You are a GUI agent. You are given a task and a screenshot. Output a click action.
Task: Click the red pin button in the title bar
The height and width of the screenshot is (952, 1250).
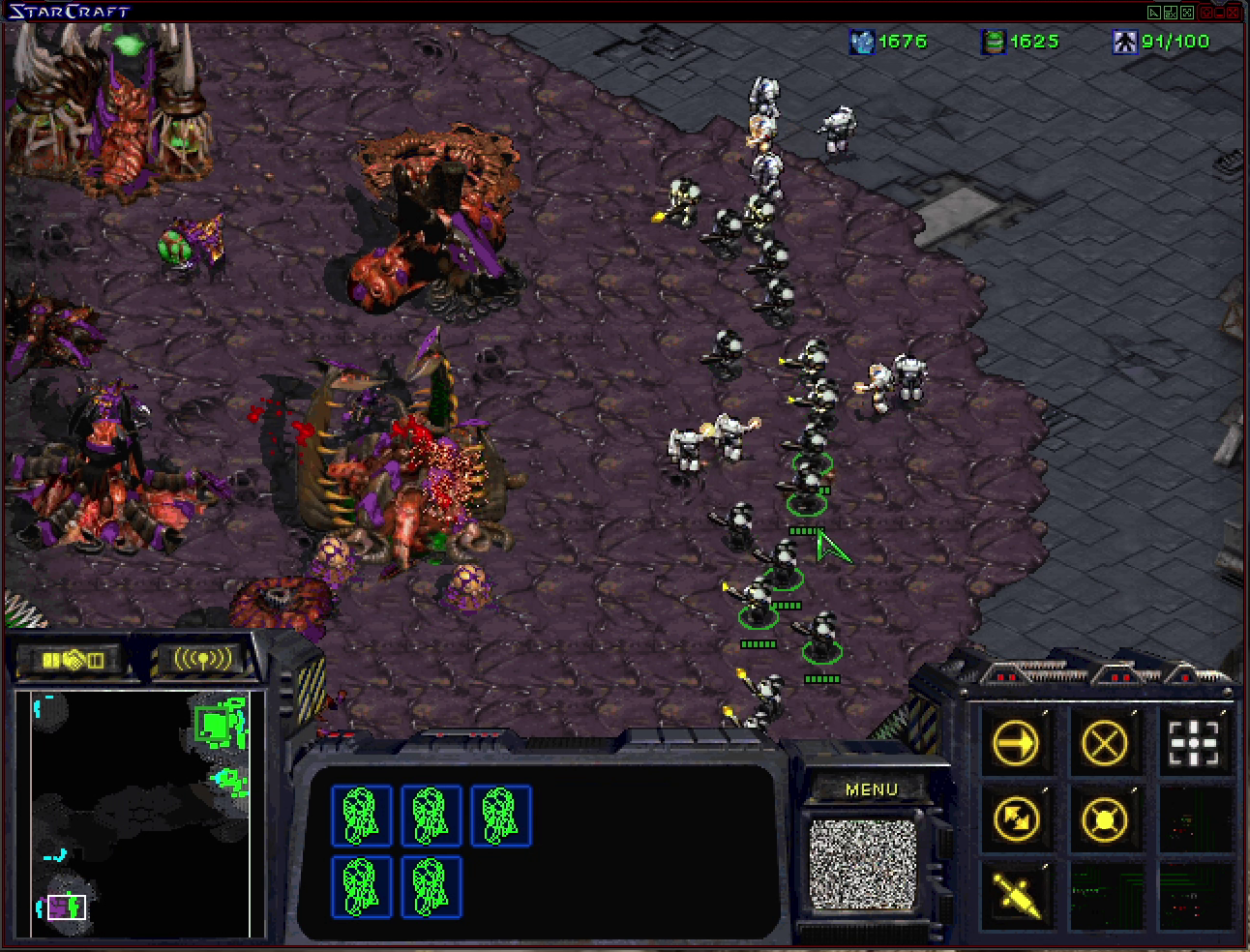click(x=1206, y=12)
